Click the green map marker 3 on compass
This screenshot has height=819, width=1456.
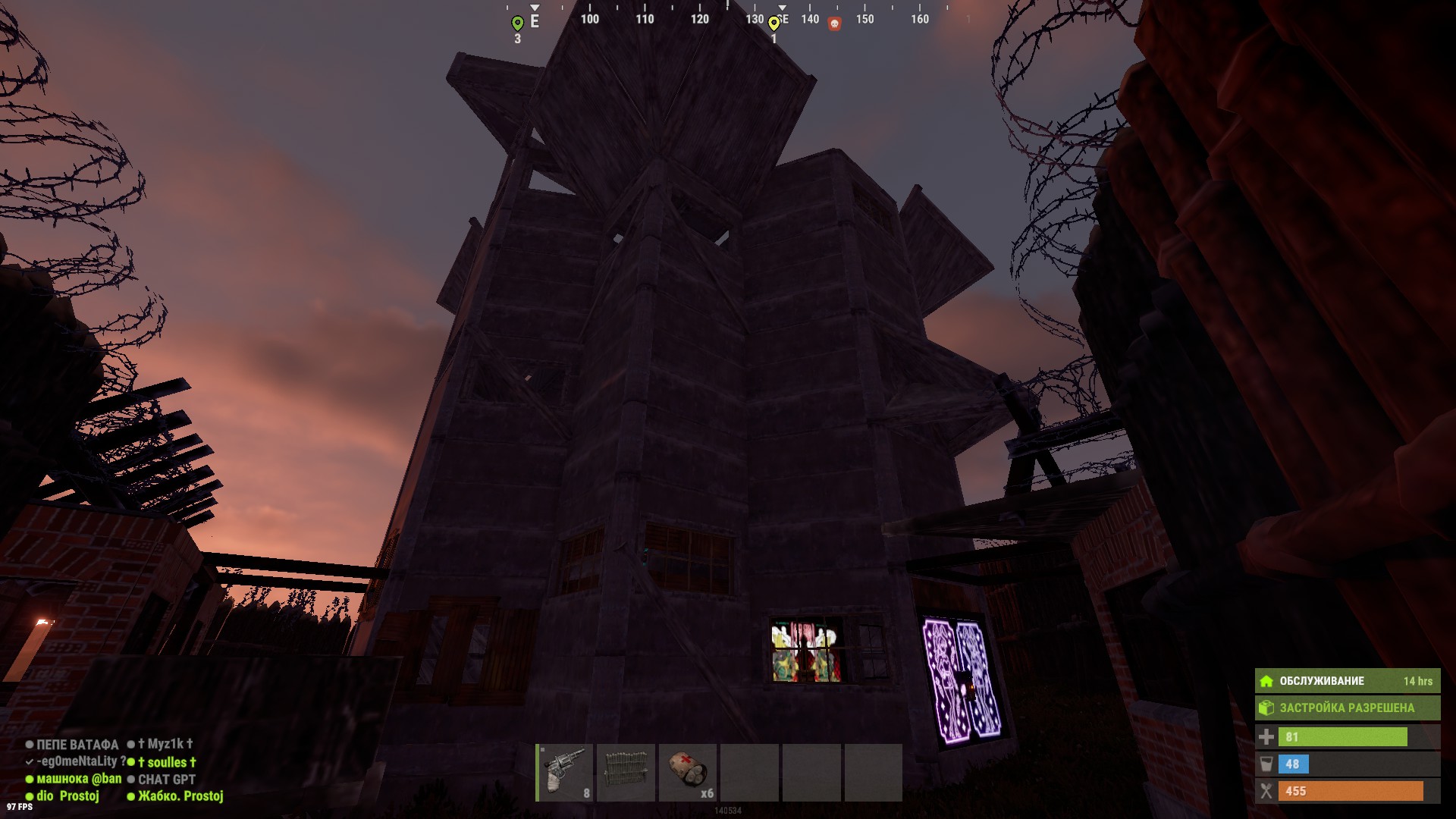tap(517, 24)
